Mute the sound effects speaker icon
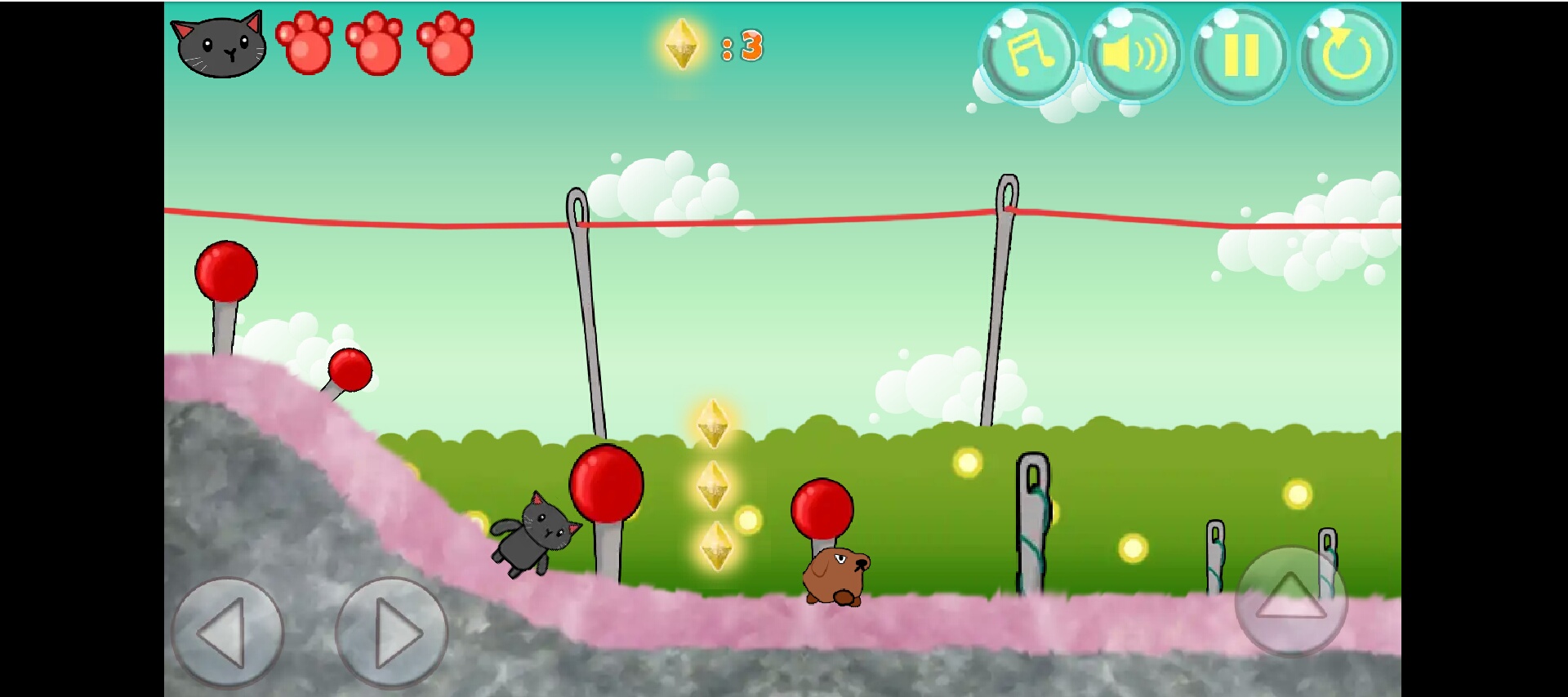 click(x=1135, y=55)
